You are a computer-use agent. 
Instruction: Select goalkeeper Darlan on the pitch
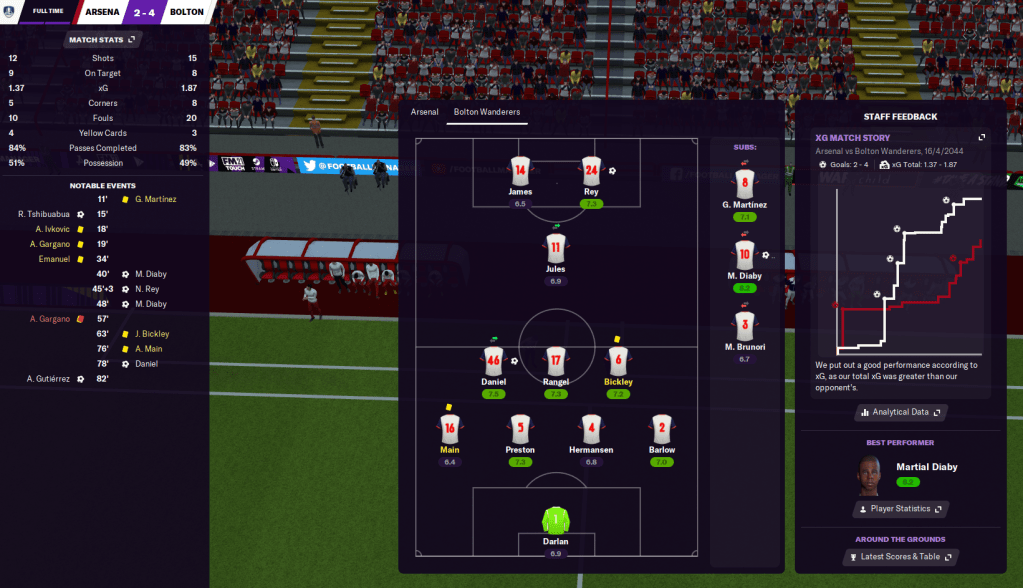point(555,521)
